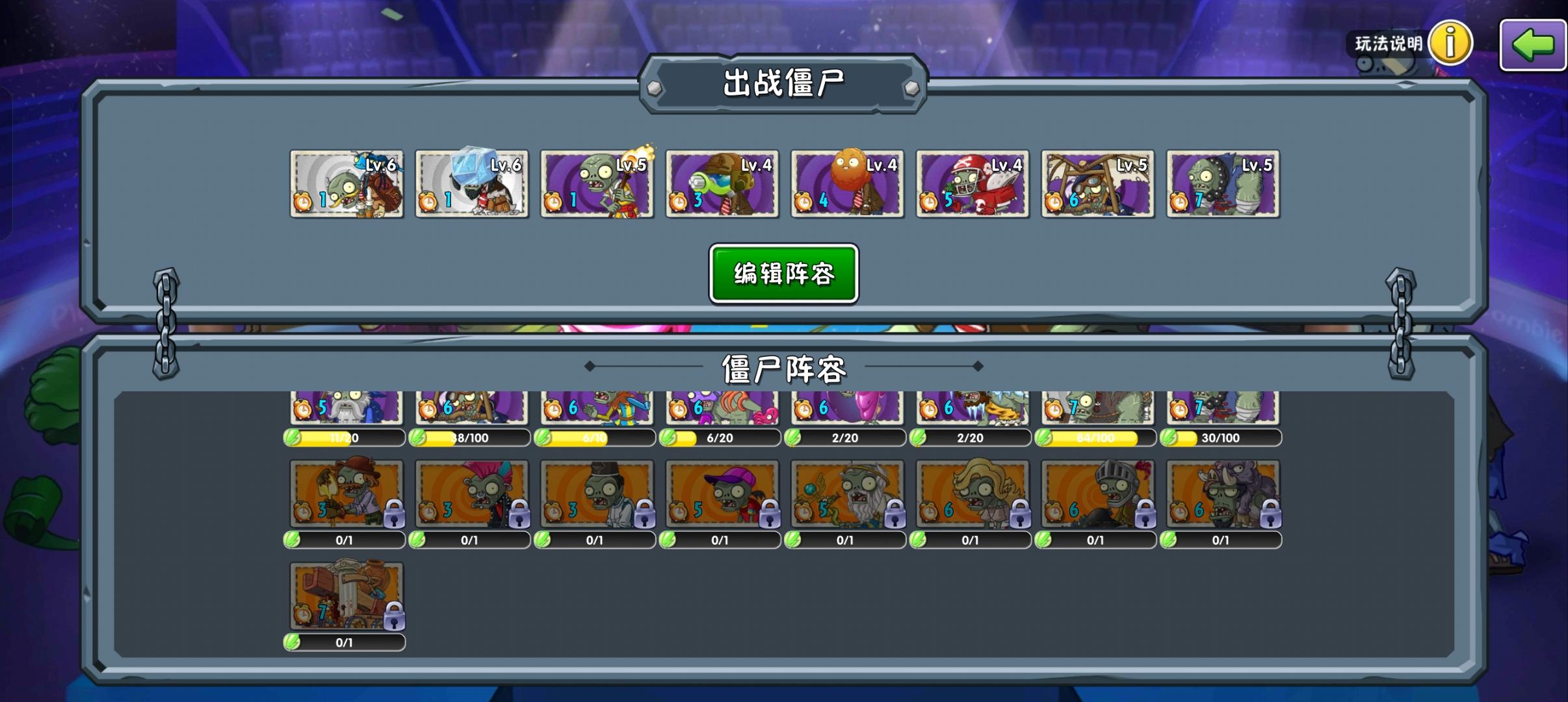Click the lock icon on the miner zombie card
This screenshot has height=702, width=1568.
(x=395, y=514)
